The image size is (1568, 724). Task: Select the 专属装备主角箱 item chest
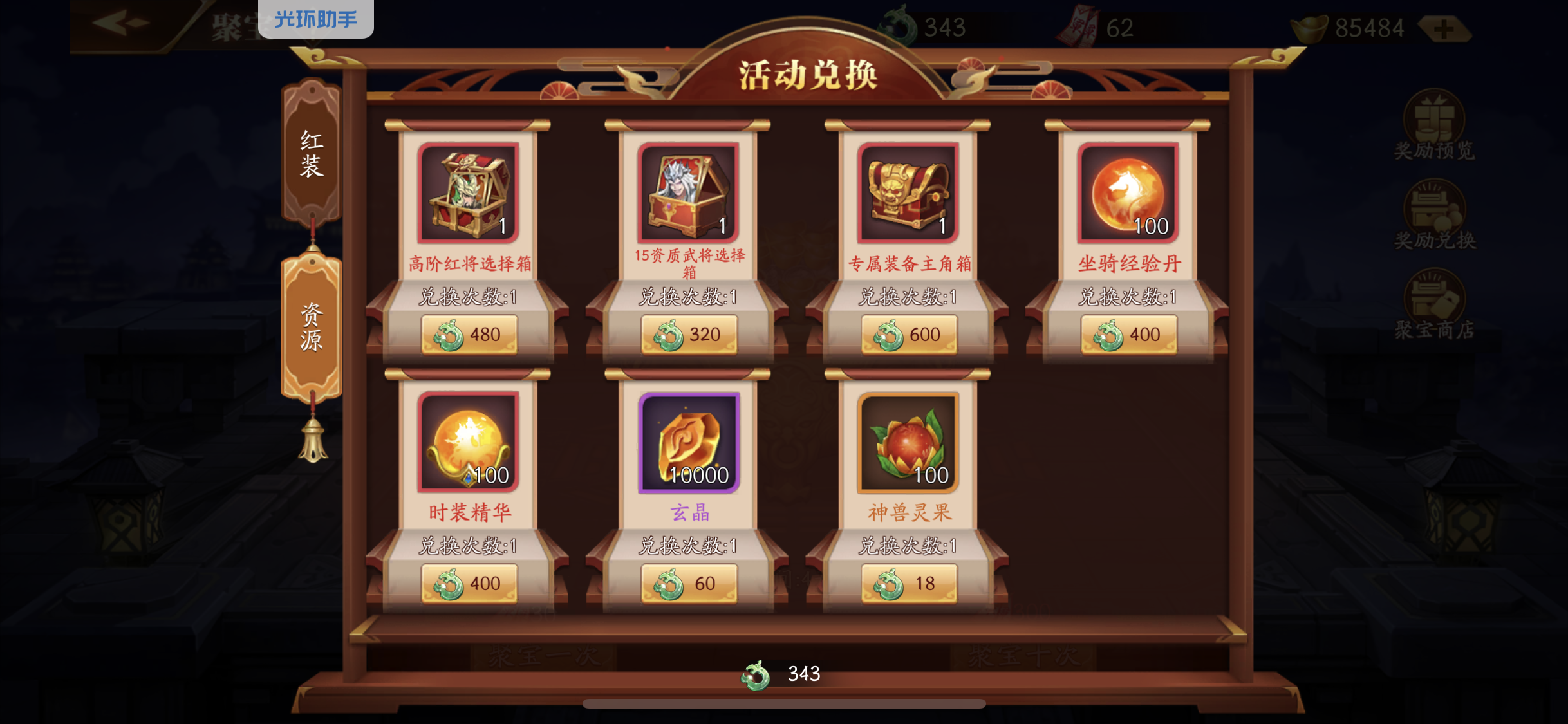click(x=909, y=191)
